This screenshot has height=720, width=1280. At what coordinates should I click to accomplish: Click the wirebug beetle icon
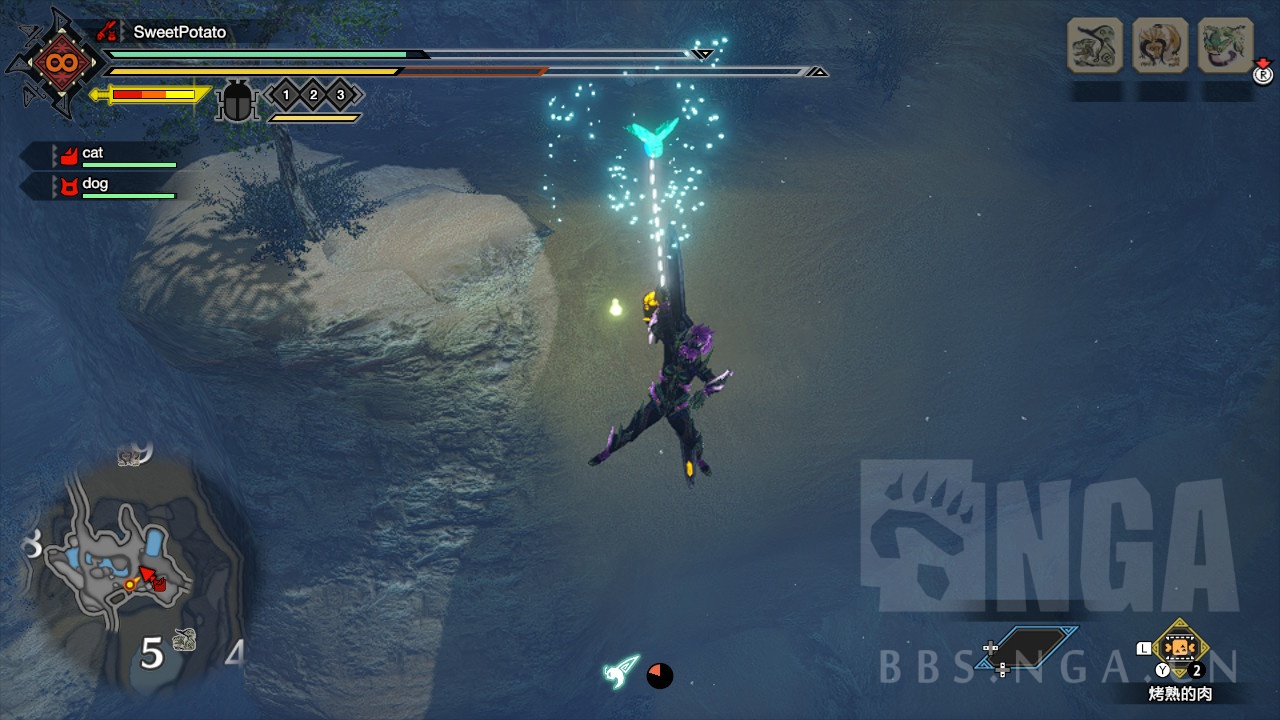[237, 100]
